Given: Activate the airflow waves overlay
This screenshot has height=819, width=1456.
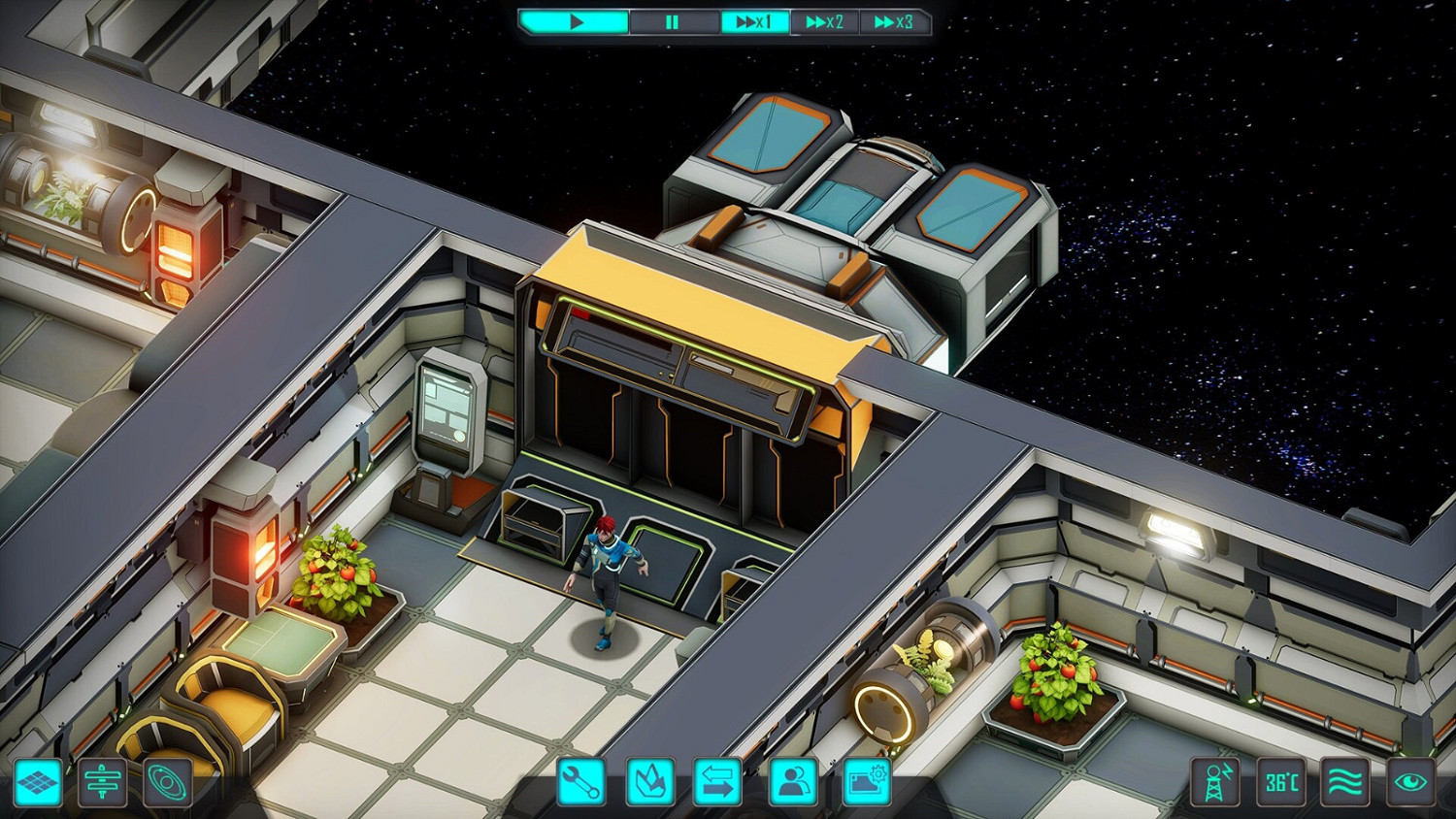Looking at the screenshot, I should (x=1345, y=782).
